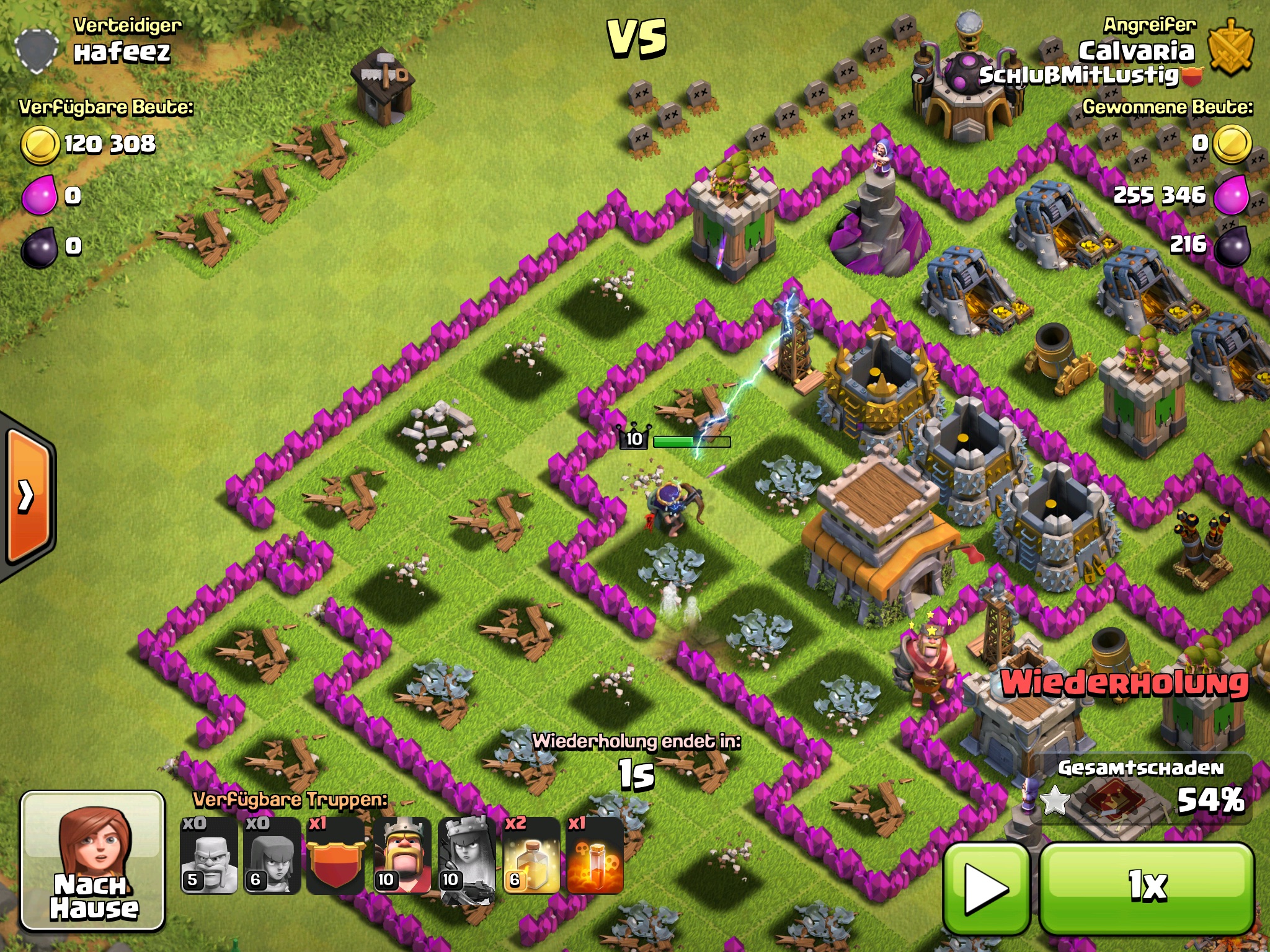
Task: Choose the clan castle shield slot
Action: [x=335, y=856]
